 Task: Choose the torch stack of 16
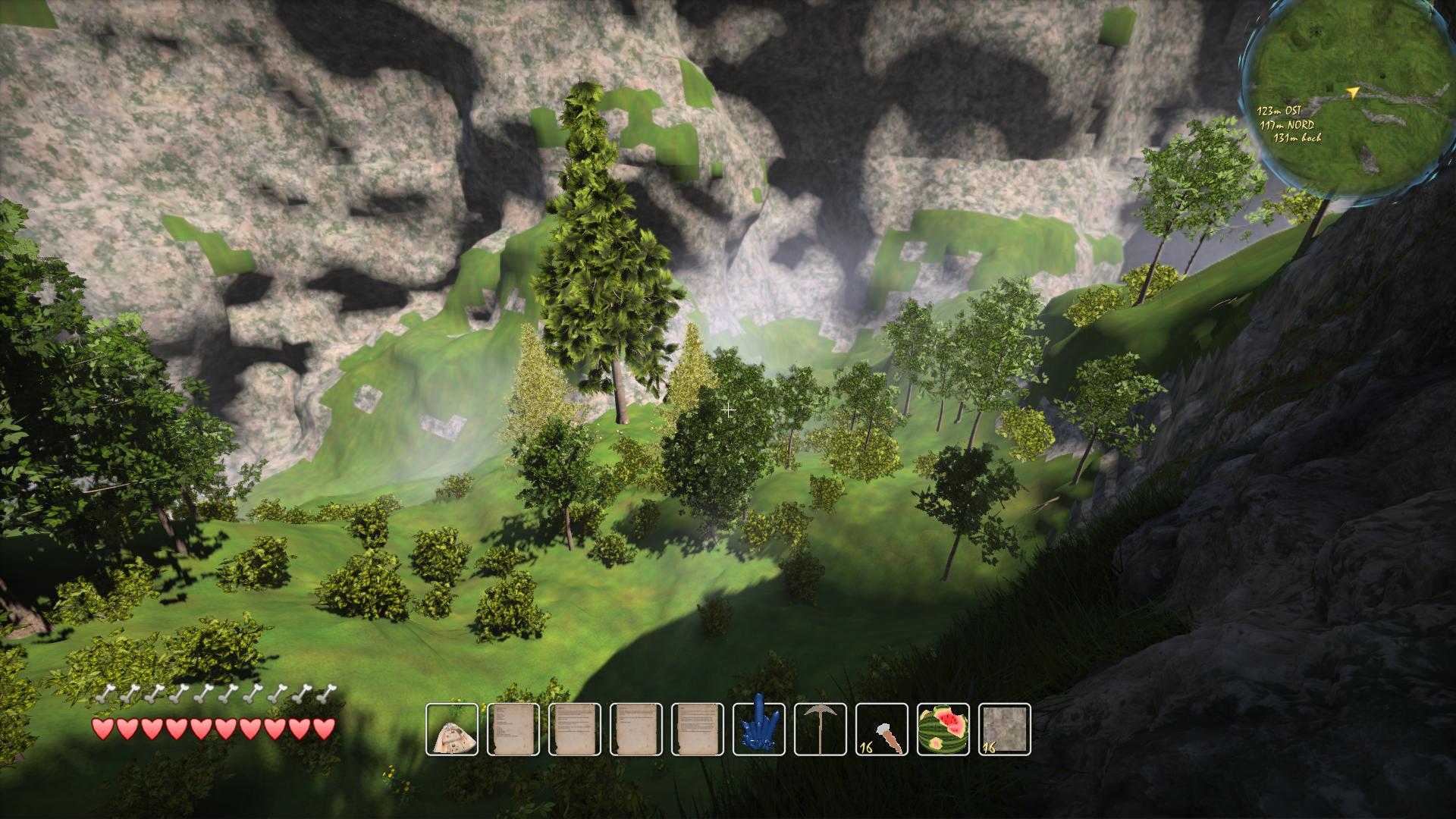882,730
